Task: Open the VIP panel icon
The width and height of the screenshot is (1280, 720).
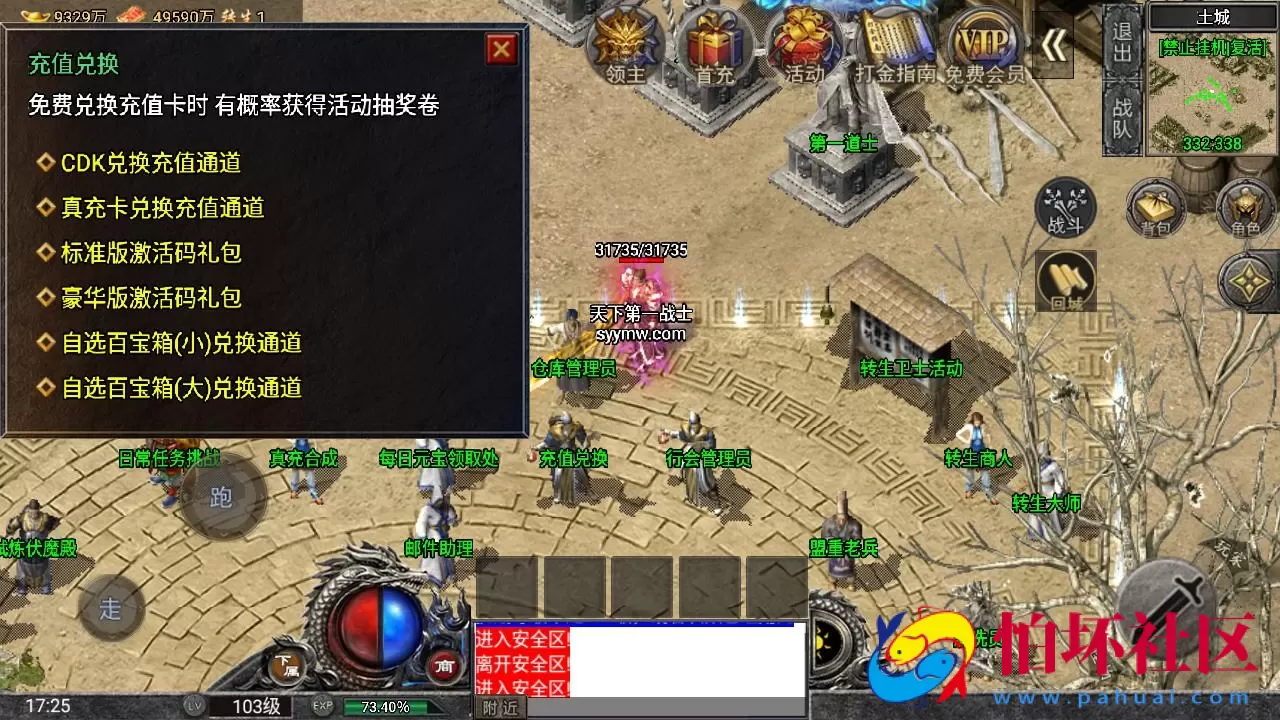Action: tap(985, 40)
